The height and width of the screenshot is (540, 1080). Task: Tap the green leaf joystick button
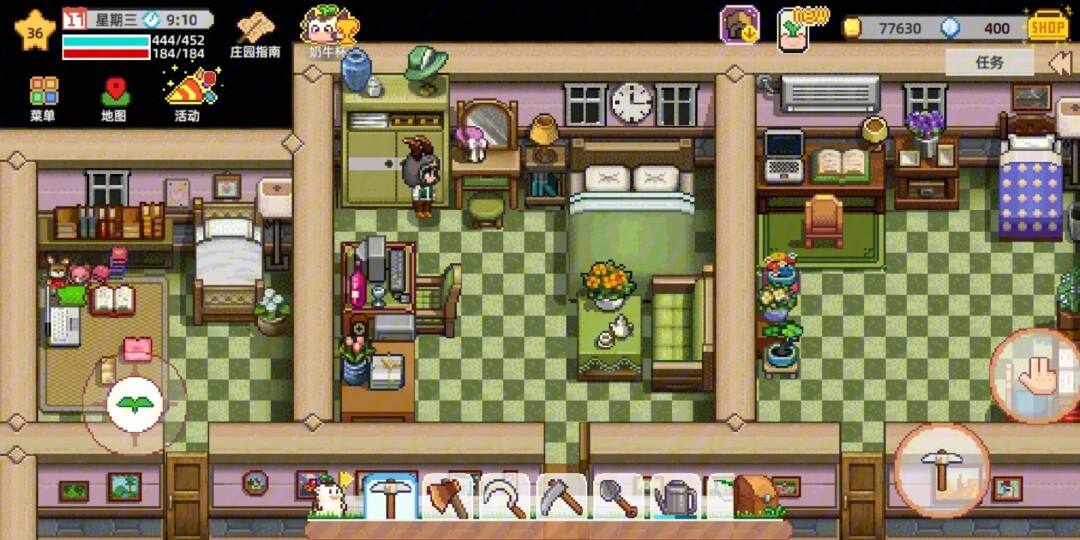[x=135, y=405]
